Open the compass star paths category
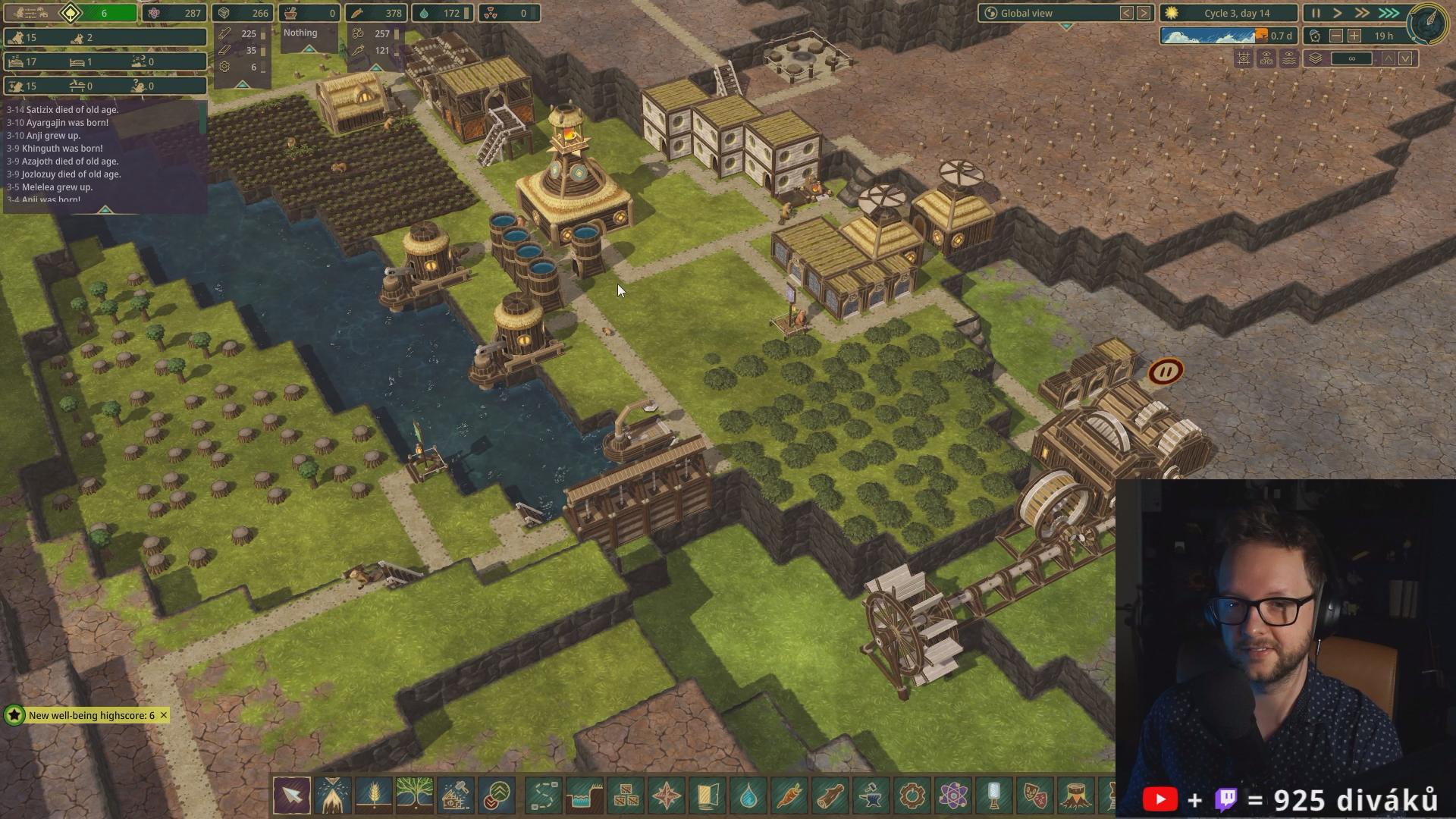Screen dimensions: 1456x819 (667, 795)
